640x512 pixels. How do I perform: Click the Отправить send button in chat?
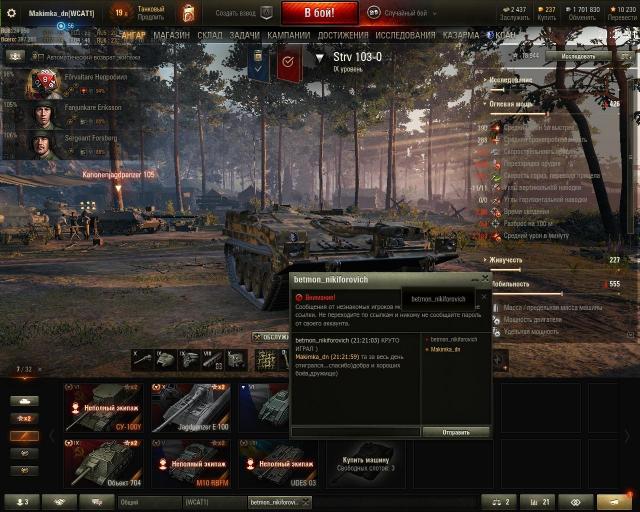[x=455, y=432]
